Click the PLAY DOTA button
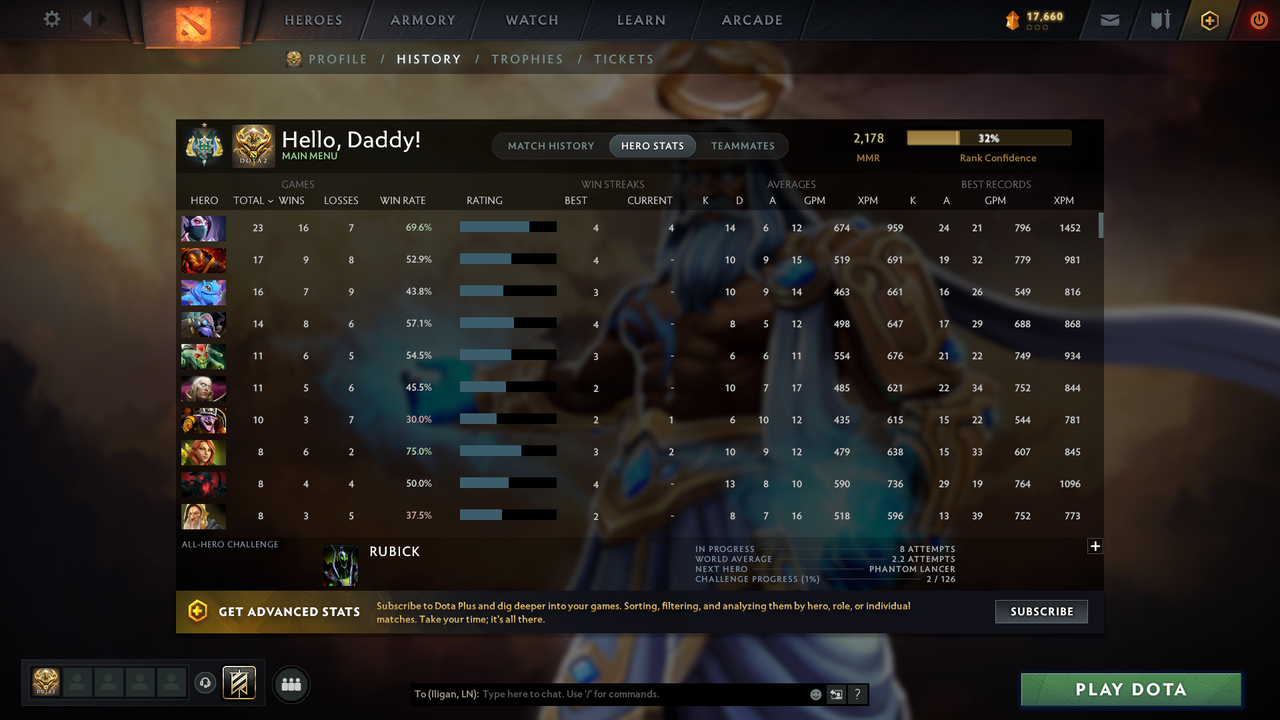The height and width of the screenshot is (720, 1280). (1130, 689)
